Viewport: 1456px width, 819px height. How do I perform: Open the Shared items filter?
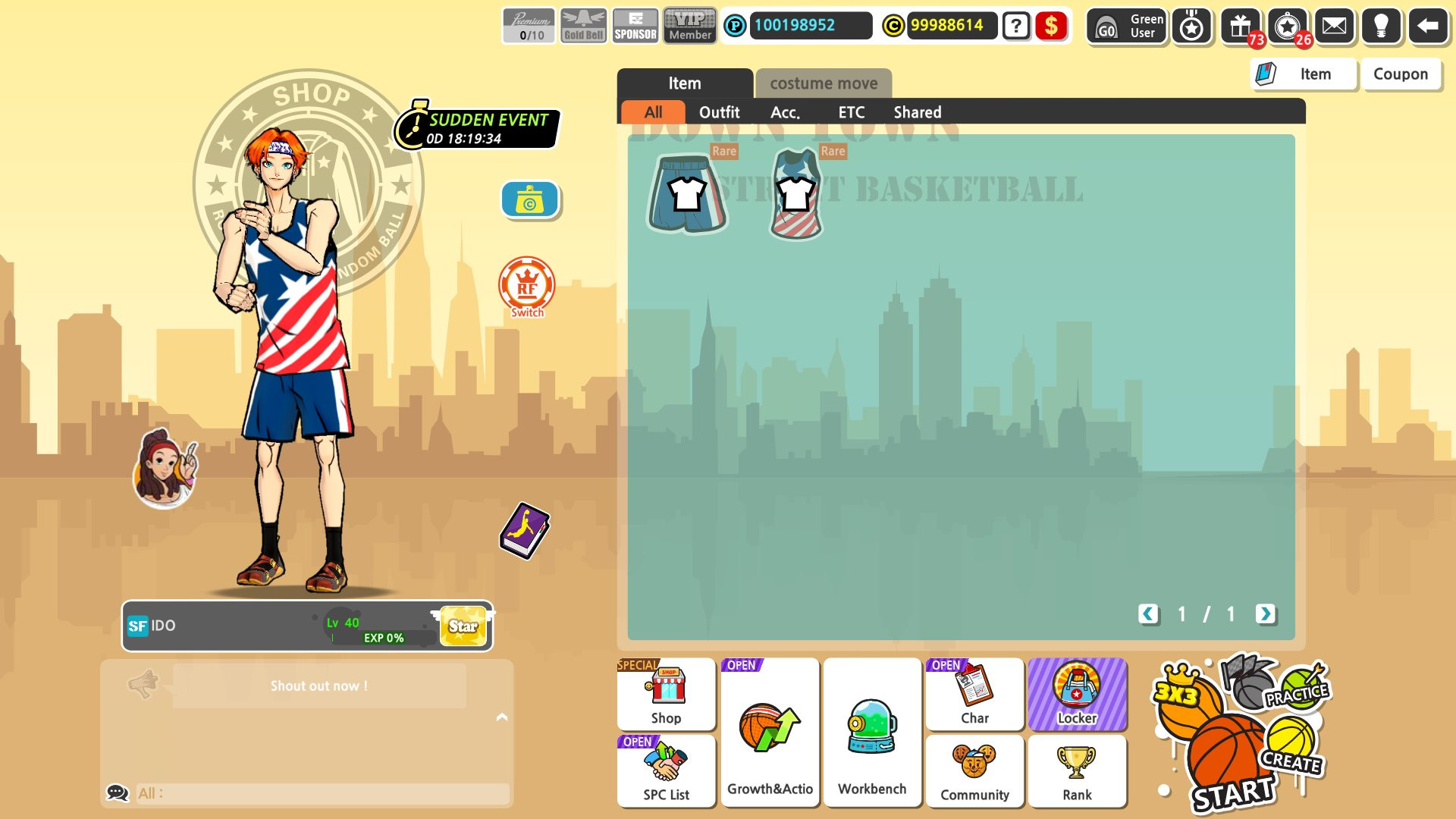coord(917,111)
